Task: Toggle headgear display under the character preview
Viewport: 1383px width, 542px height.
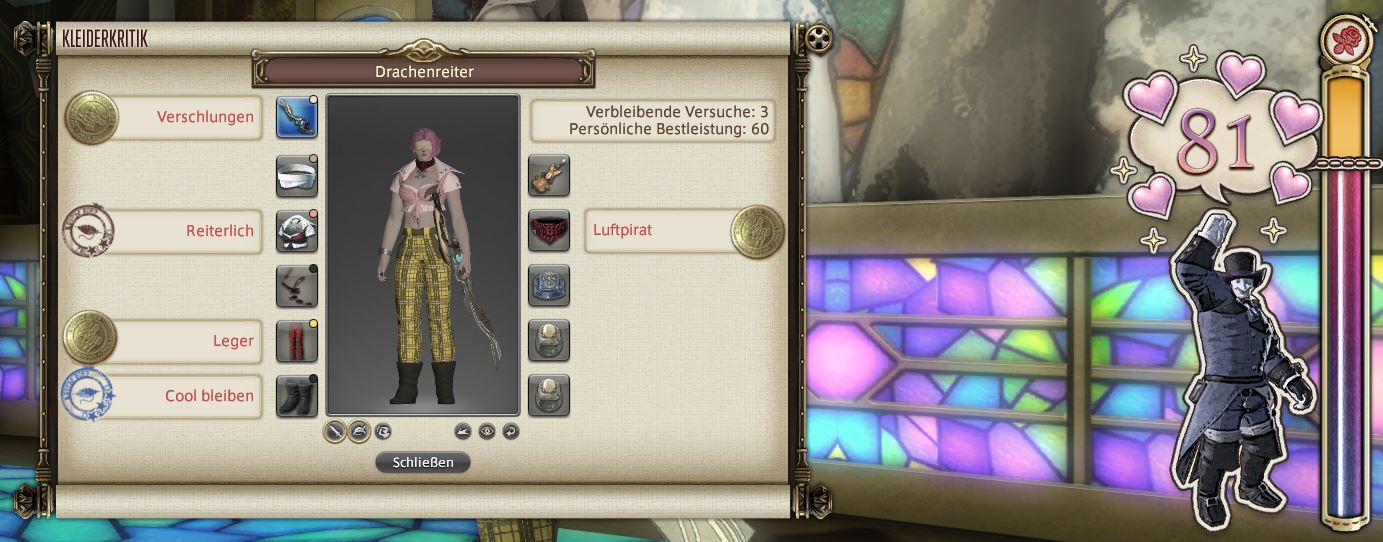Action: pyautogui.click(x=359, y=432)
